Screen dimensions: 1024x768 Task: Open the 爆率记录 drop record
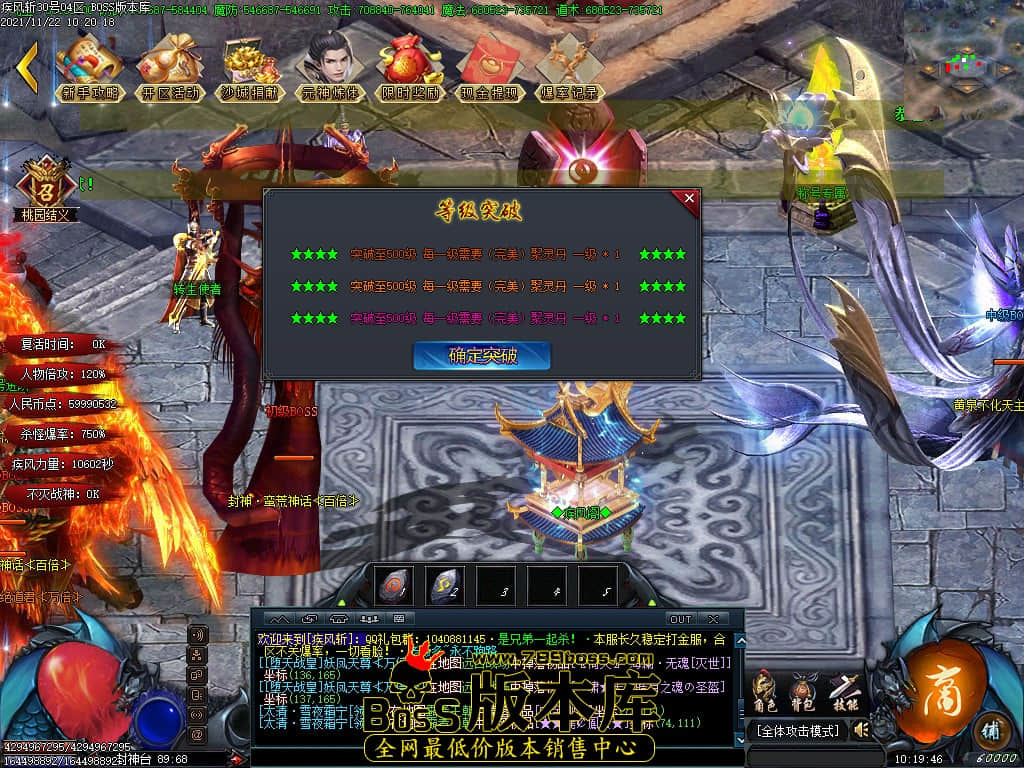click(568, 66)
